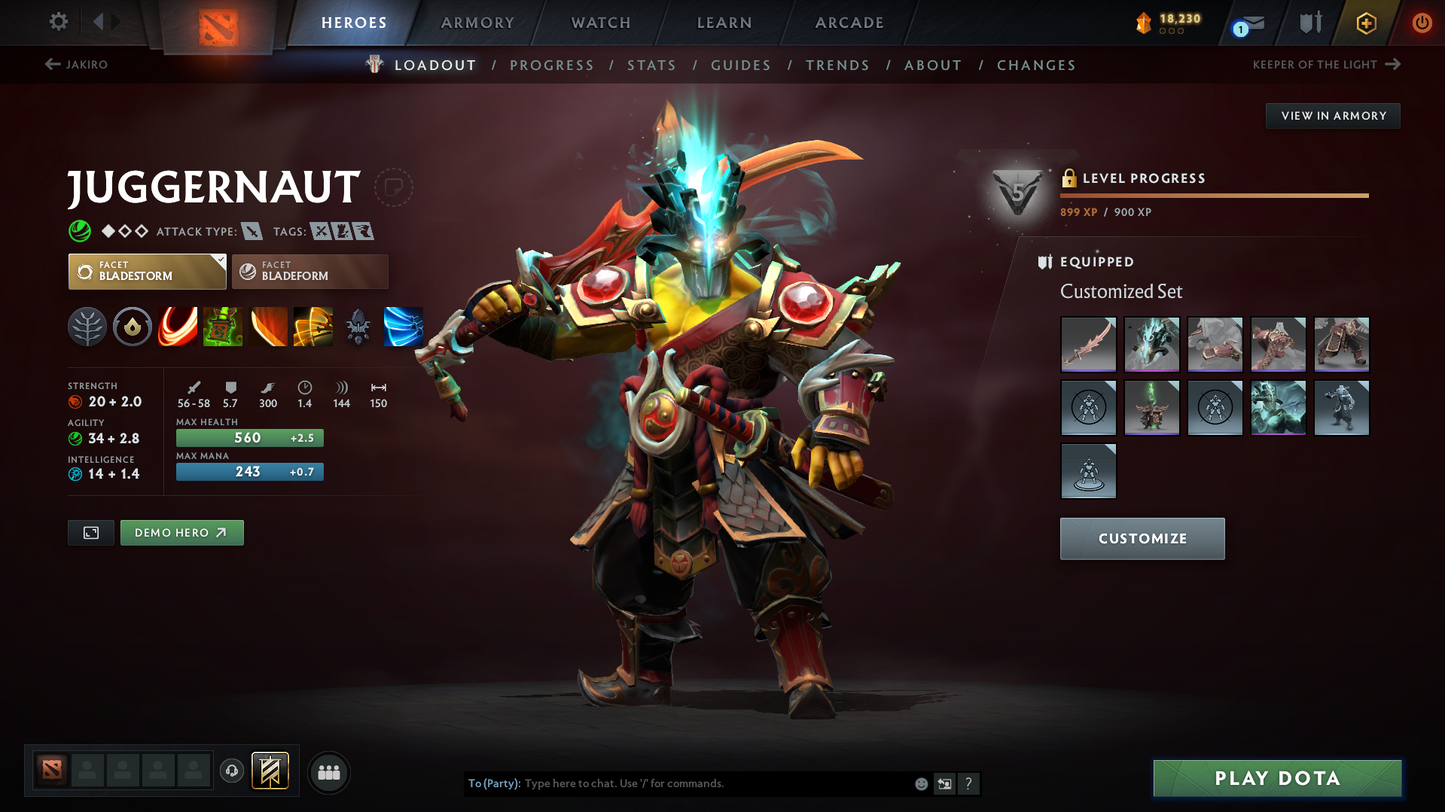Screen dimensions: 1445x812
Task: View the Healing Ward ability icon
Action: pos(223,327)
